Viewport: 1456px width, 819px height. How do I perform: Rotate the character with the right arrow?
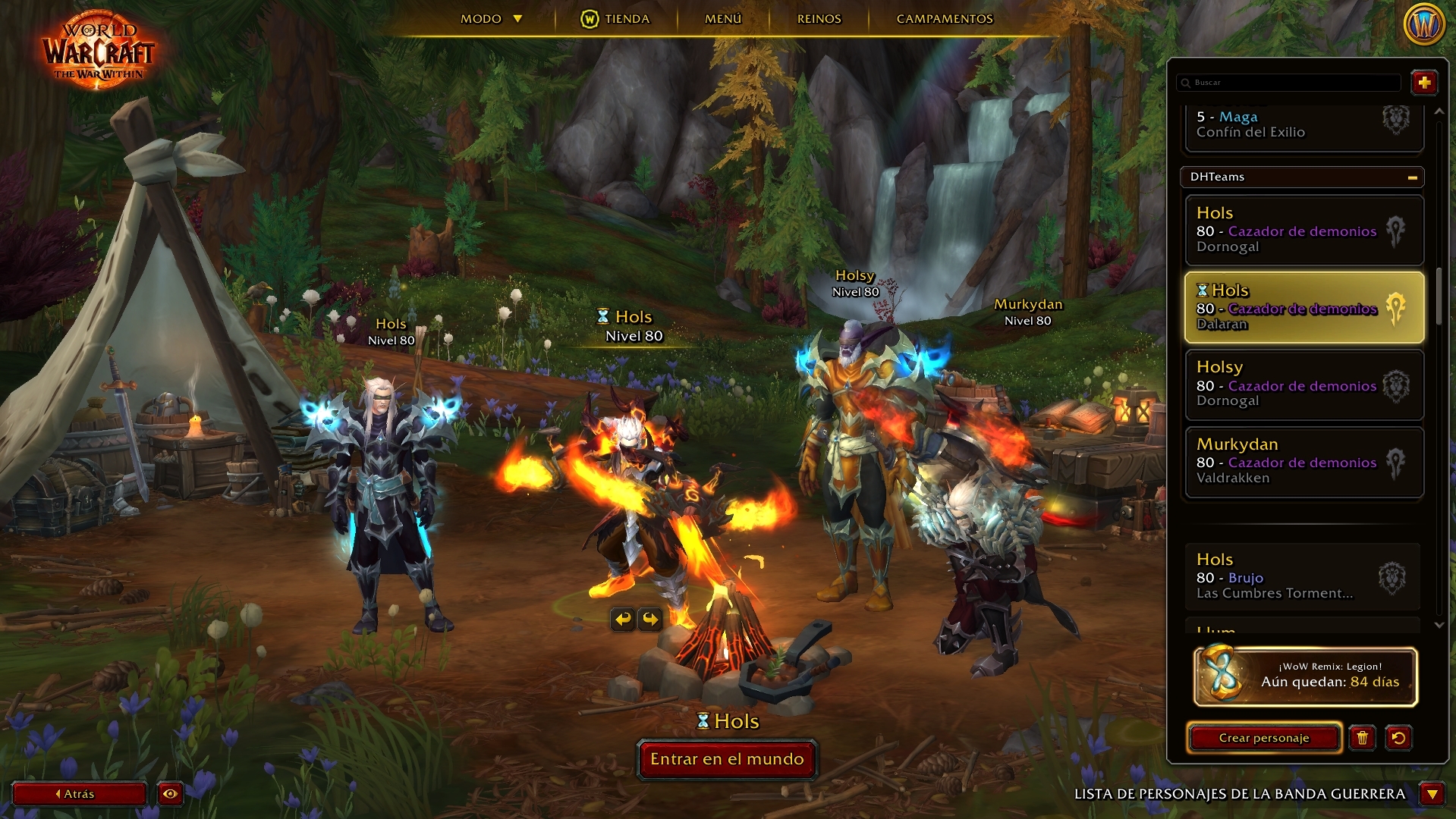click(x=650, y=620)
